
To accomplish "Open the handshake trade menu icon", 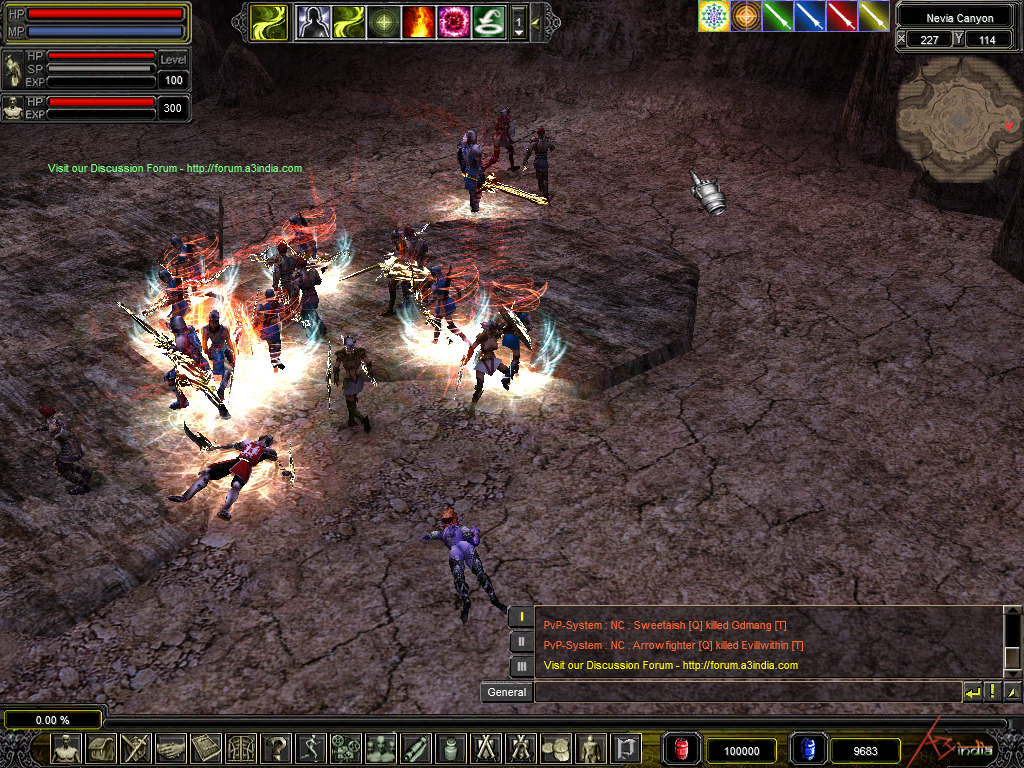I will [171, 748].
